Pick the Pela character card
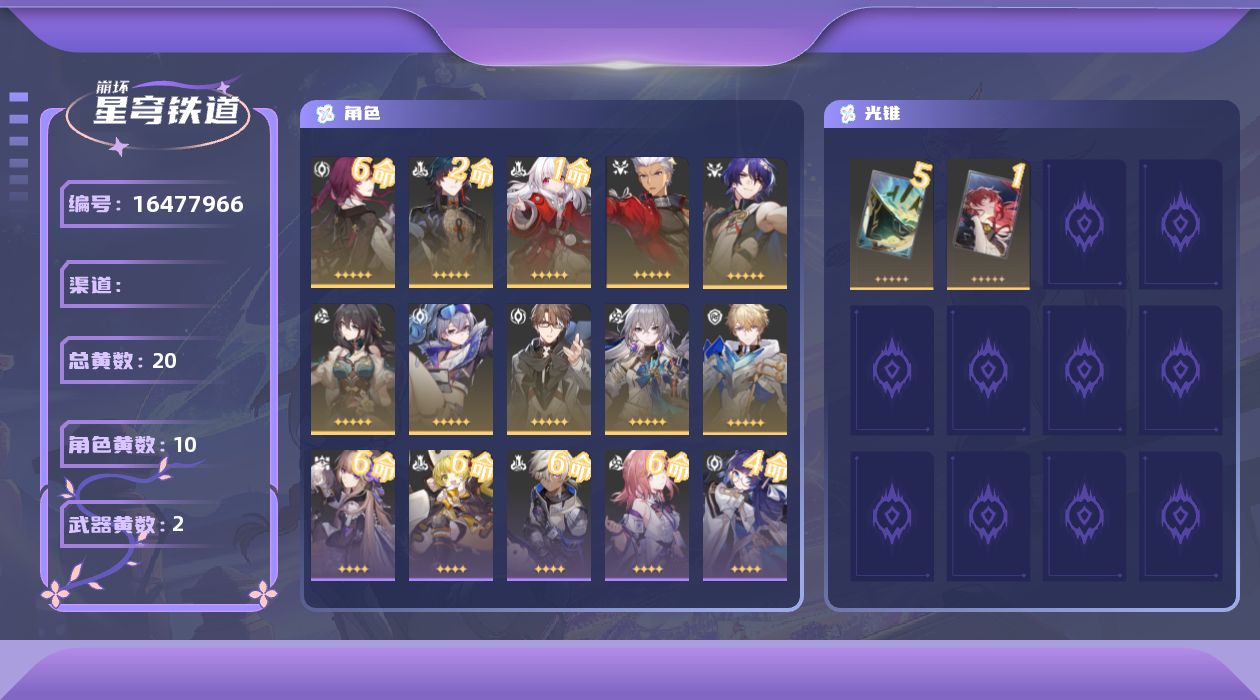This screenshot has height=700, width=1260. [745, 516]
